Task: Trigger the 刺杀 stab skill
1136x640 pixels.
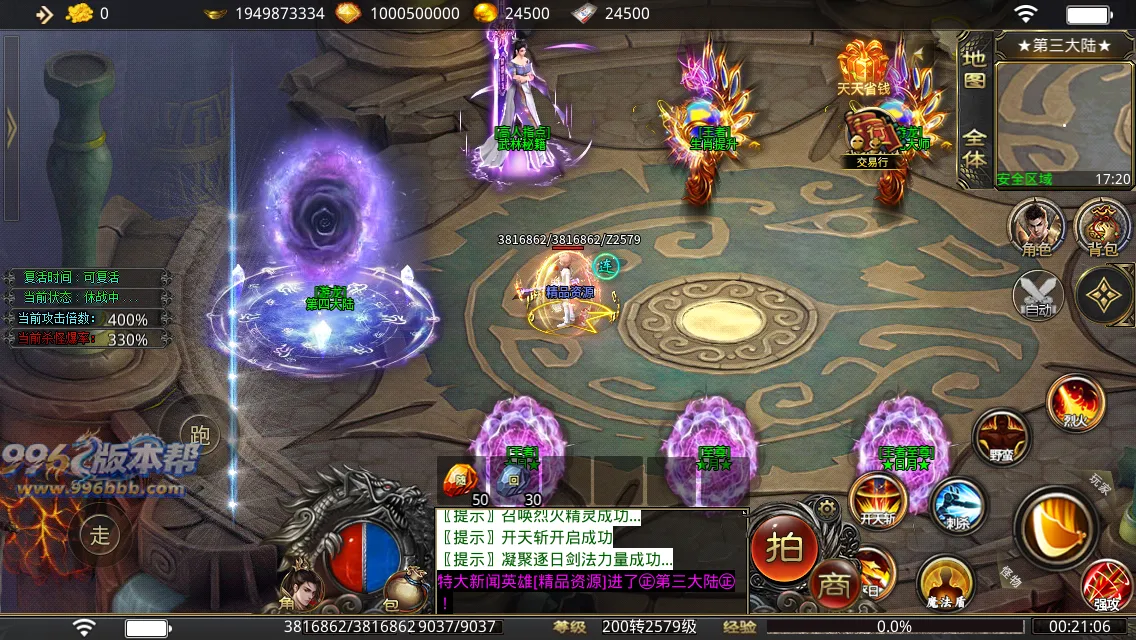Action: pos(958,506)
